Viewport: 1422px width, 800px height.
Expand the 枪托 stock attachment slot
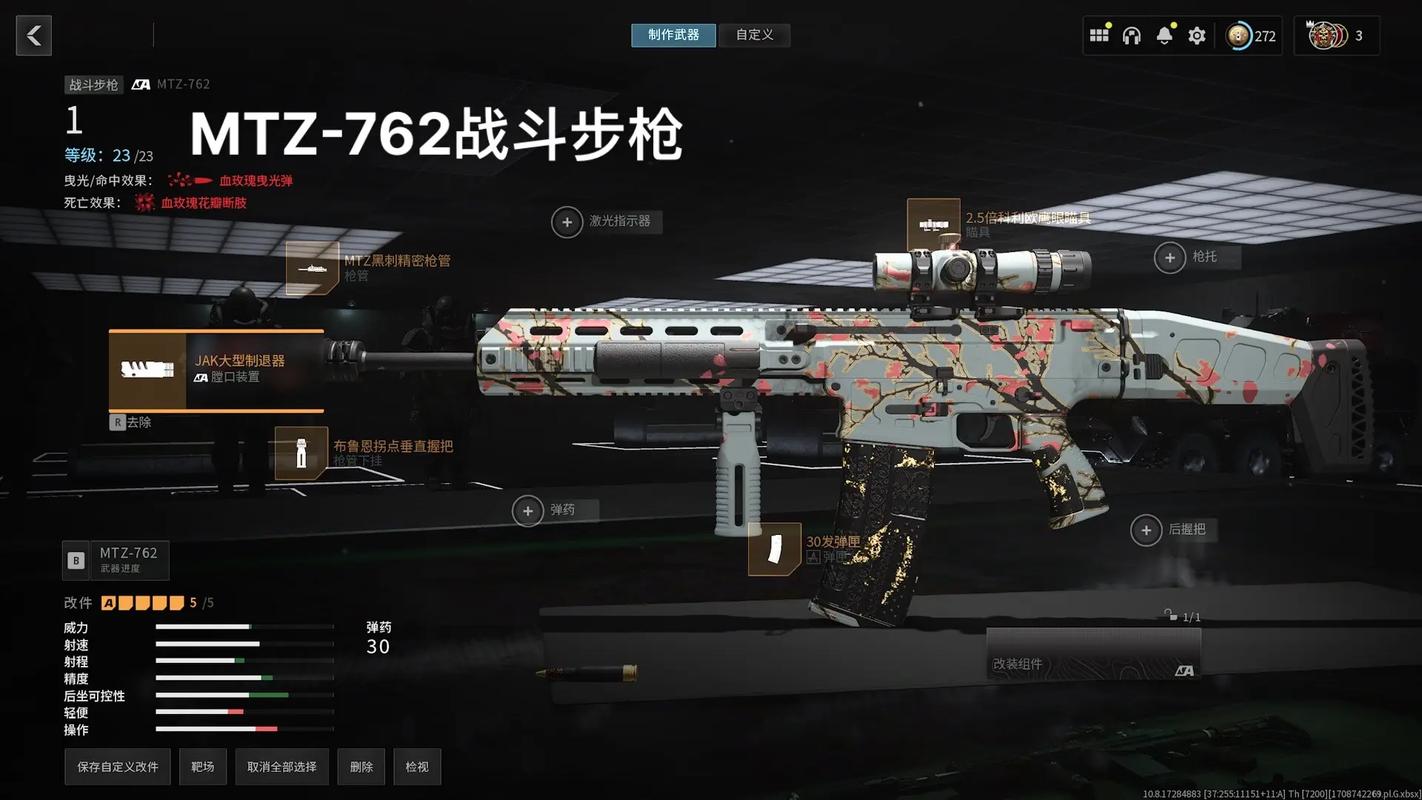coord(1170,257)
